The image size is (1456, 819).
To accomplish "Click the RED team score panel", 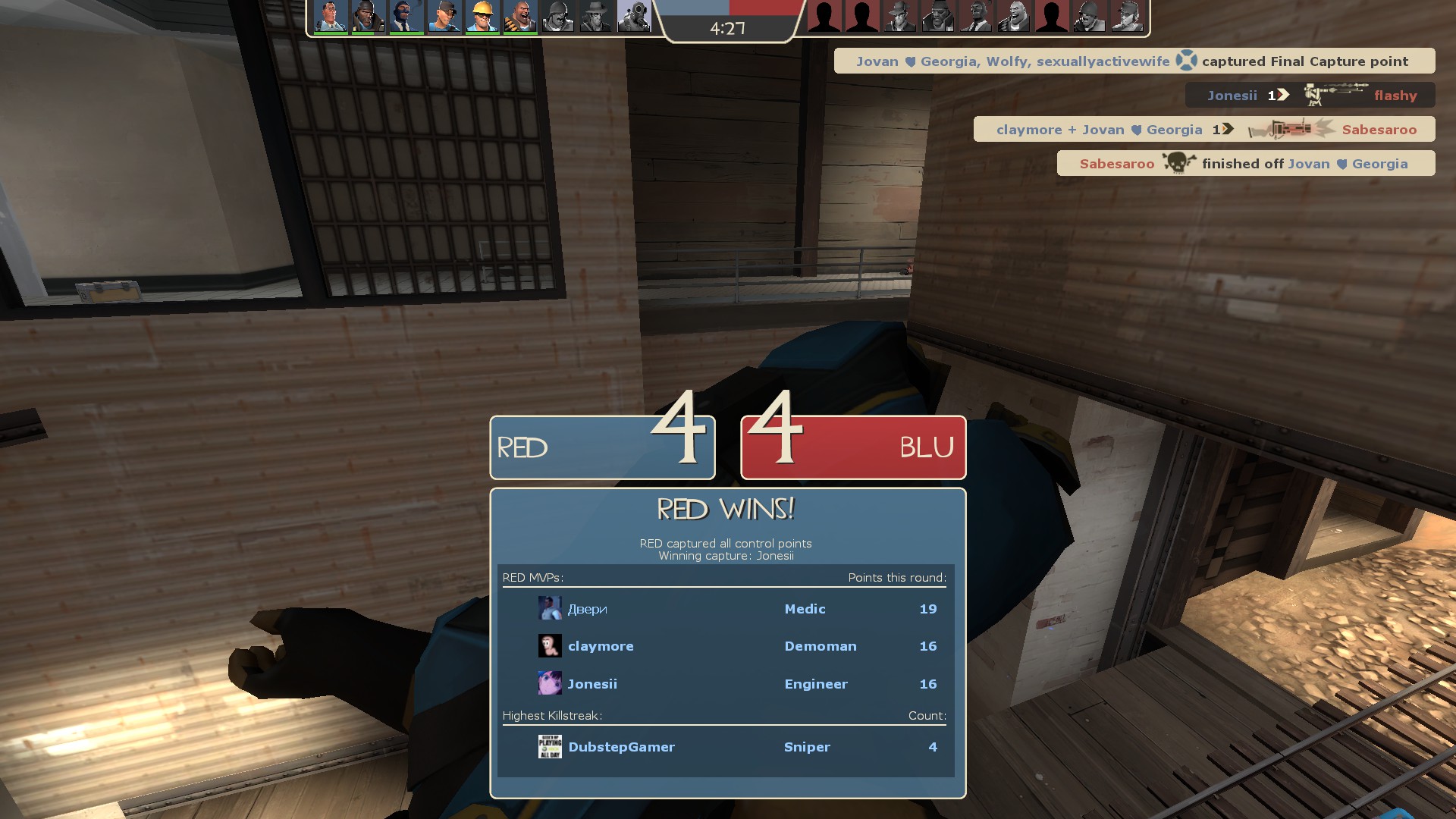I will 602,447.
